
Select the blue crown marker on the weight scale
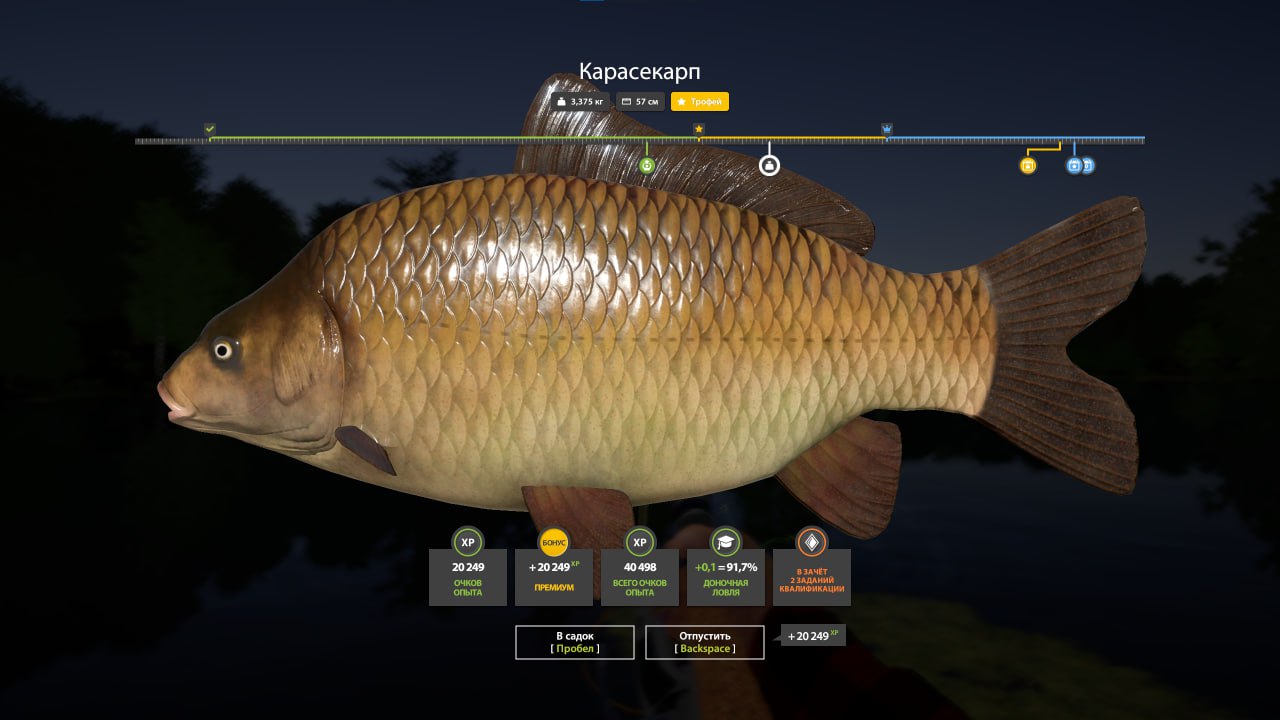click(x=887, y=129)
